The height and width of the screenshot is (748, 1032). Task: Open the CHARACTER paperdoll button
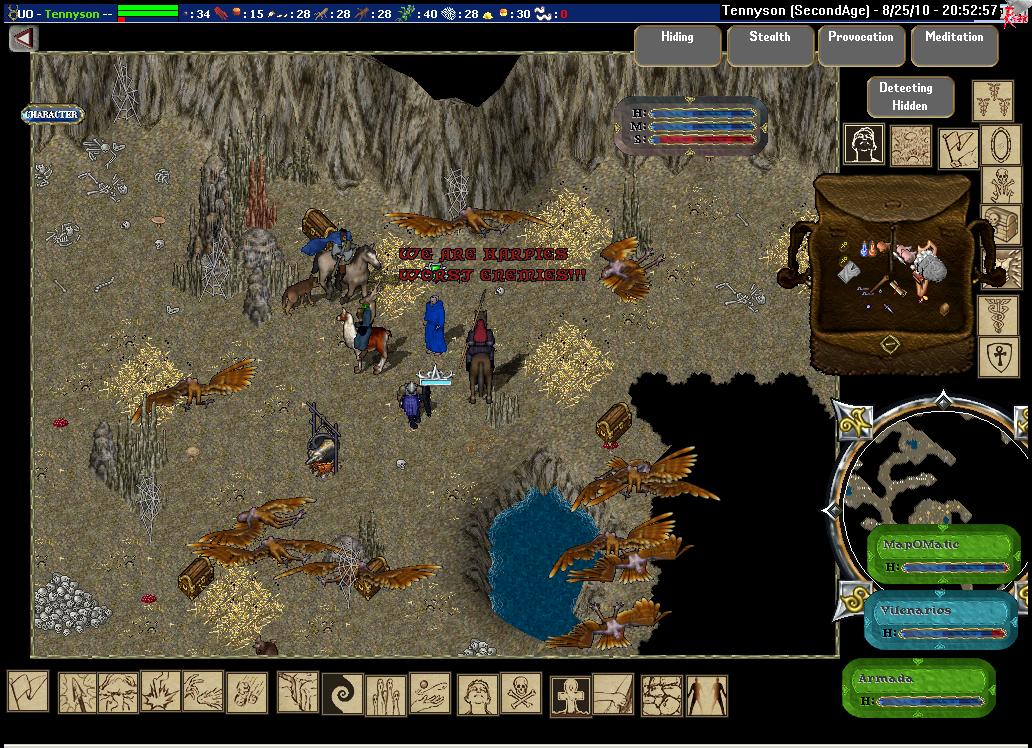tap(51, 115)
